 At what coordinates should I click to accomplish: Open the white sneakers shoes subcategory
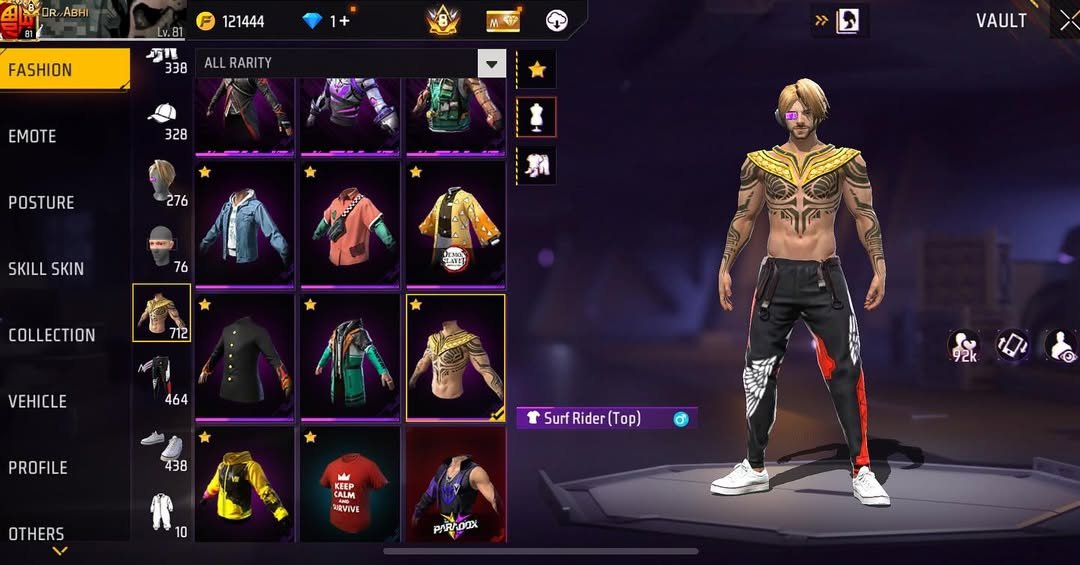(x=162, y=447)
